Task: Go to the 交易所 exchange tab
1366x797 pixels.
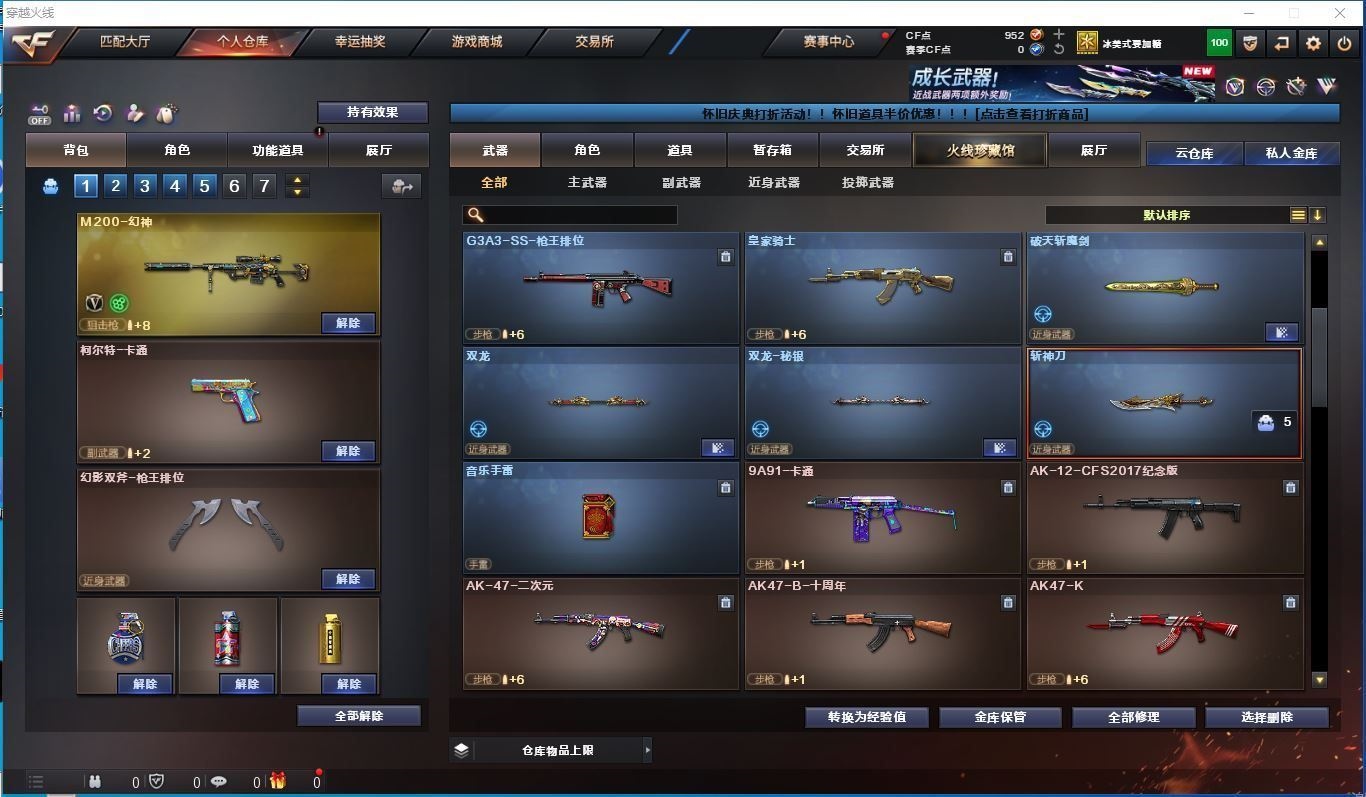Action: coord(594,42)
